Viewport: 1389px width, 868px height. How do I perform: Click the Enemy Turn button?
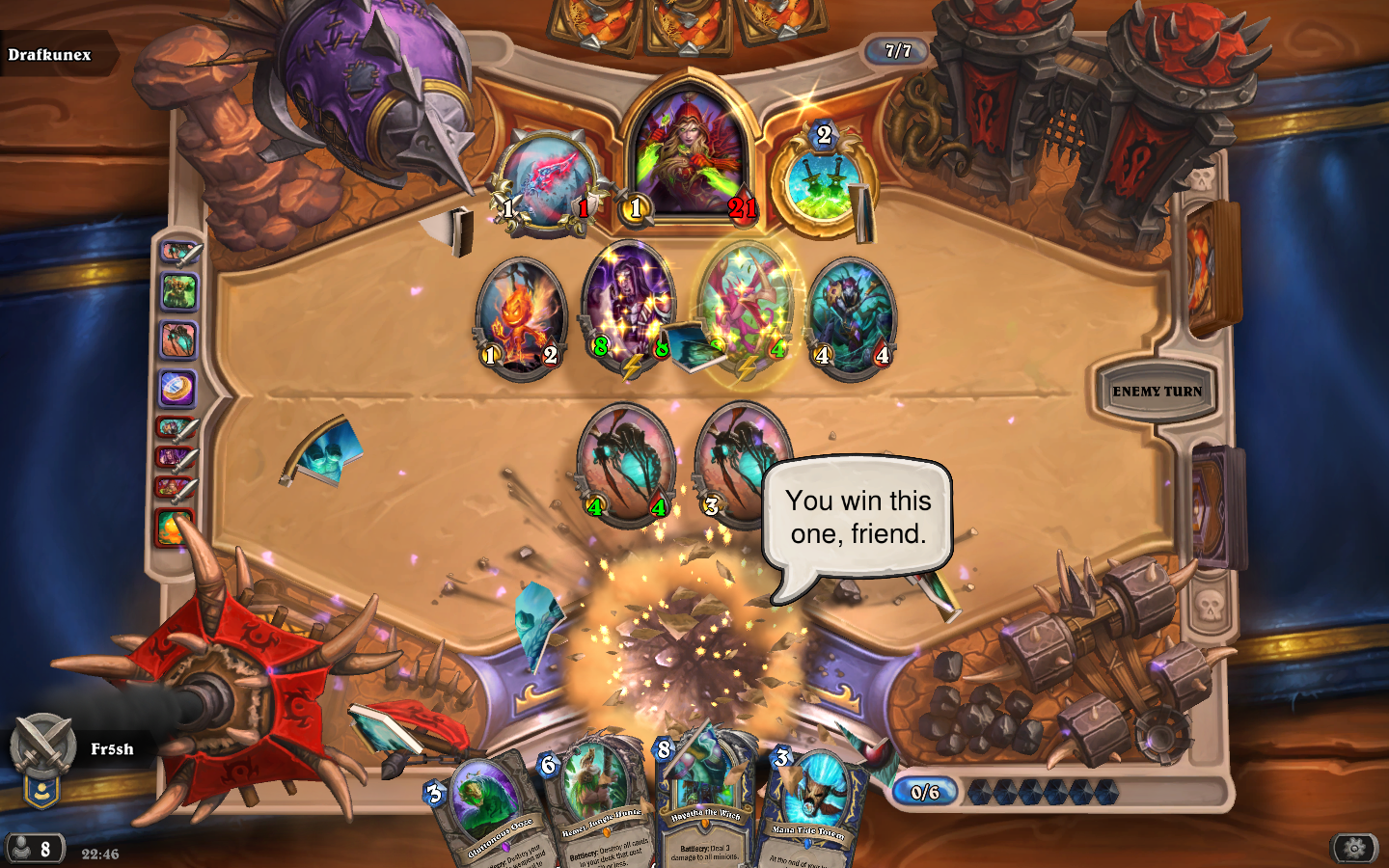[x=1157, y=392]
